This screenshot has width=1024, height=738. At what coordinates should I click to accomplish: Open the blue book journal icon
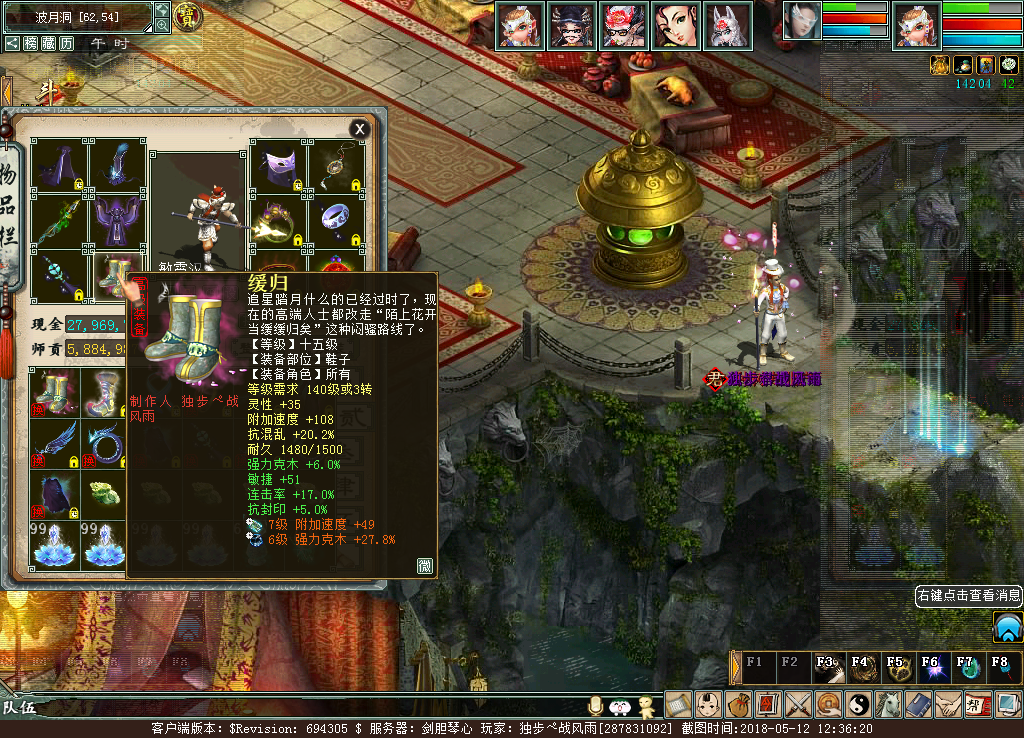tap(919, 704)
